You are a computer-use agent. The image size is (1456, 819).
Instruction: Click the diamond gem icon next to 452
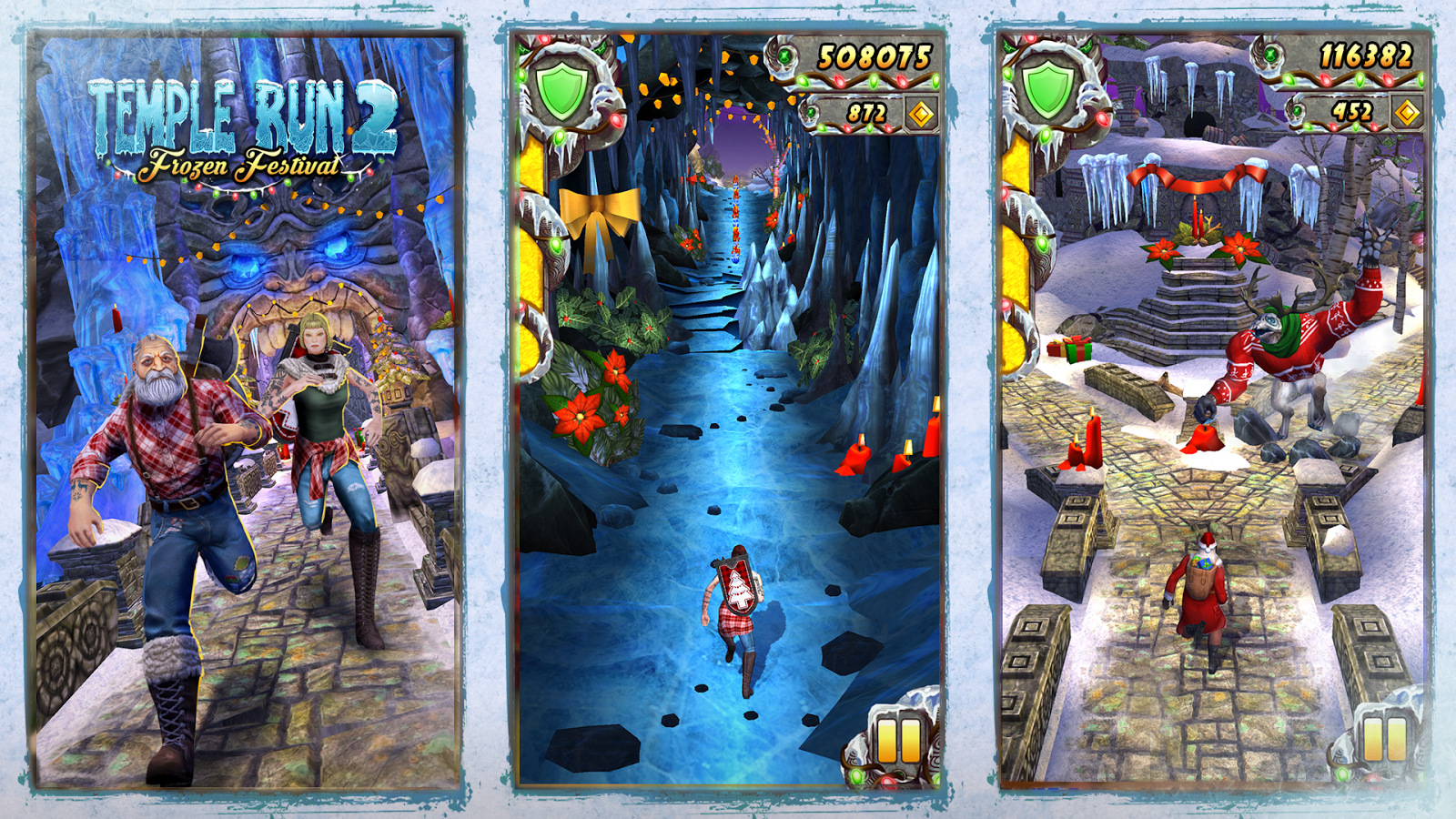tap(1407, 113)
